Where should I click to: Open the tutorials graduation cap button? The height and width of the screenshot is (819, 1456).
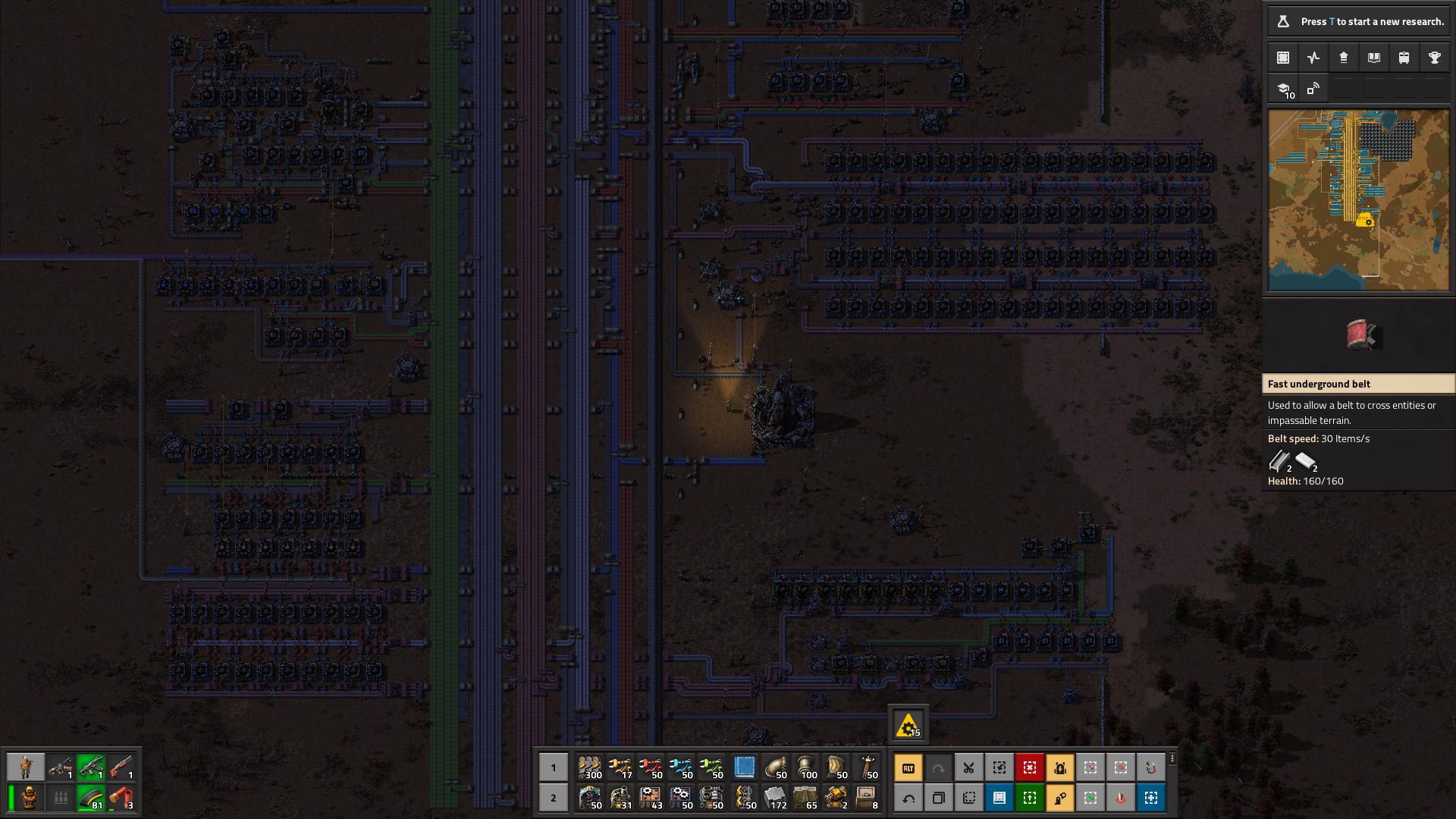coord(1284,89)
